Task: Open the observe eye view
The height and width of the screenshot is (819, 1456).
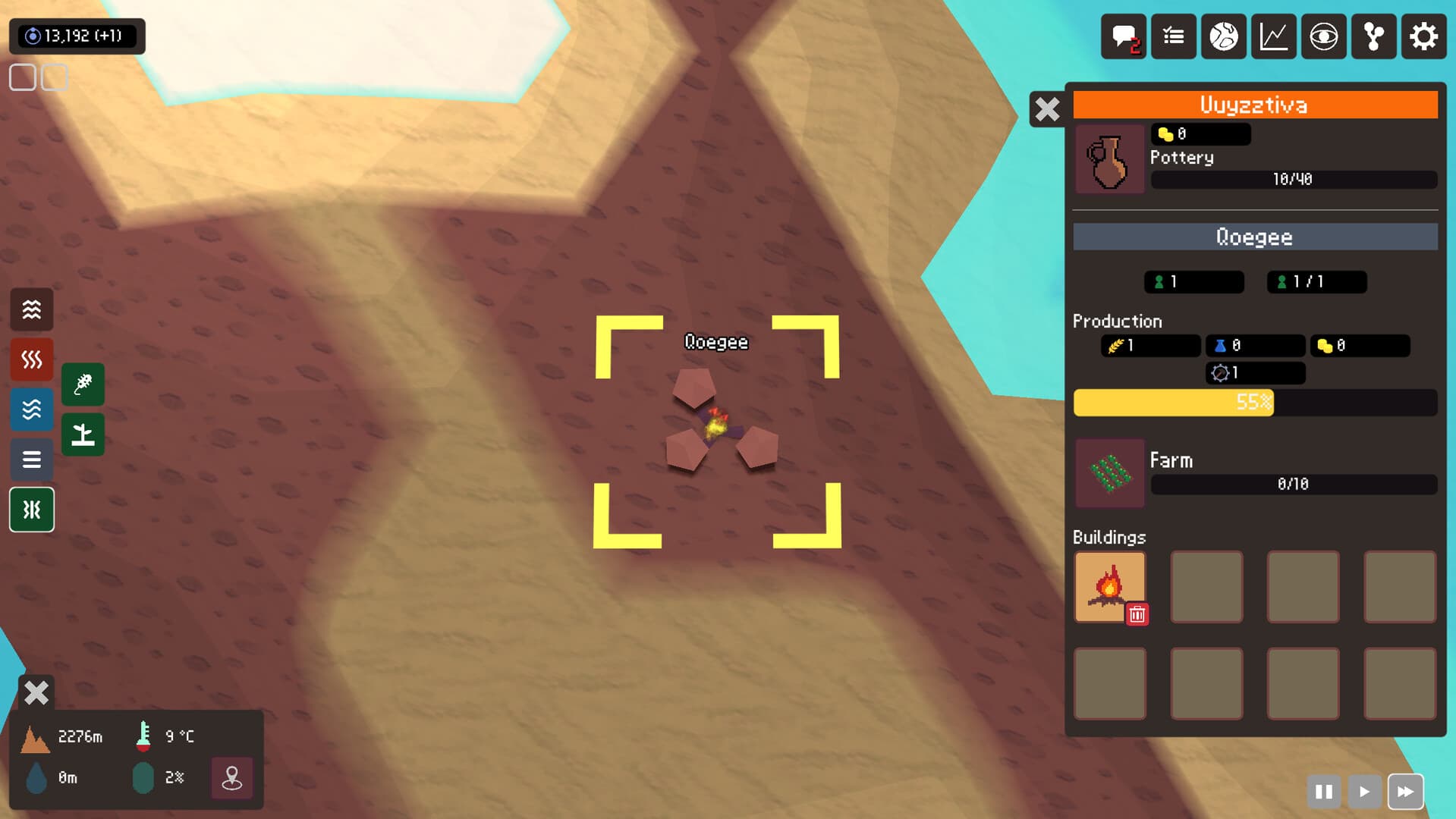Action: (1324, 36)
